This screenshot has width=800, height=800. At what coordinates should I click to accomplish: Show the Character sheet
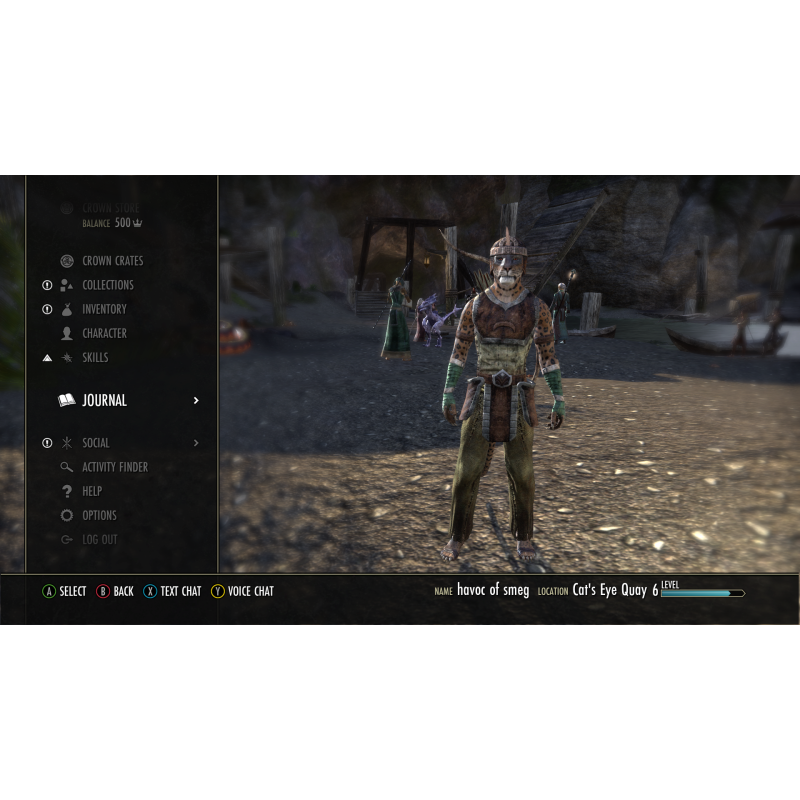tap(104, 333)
